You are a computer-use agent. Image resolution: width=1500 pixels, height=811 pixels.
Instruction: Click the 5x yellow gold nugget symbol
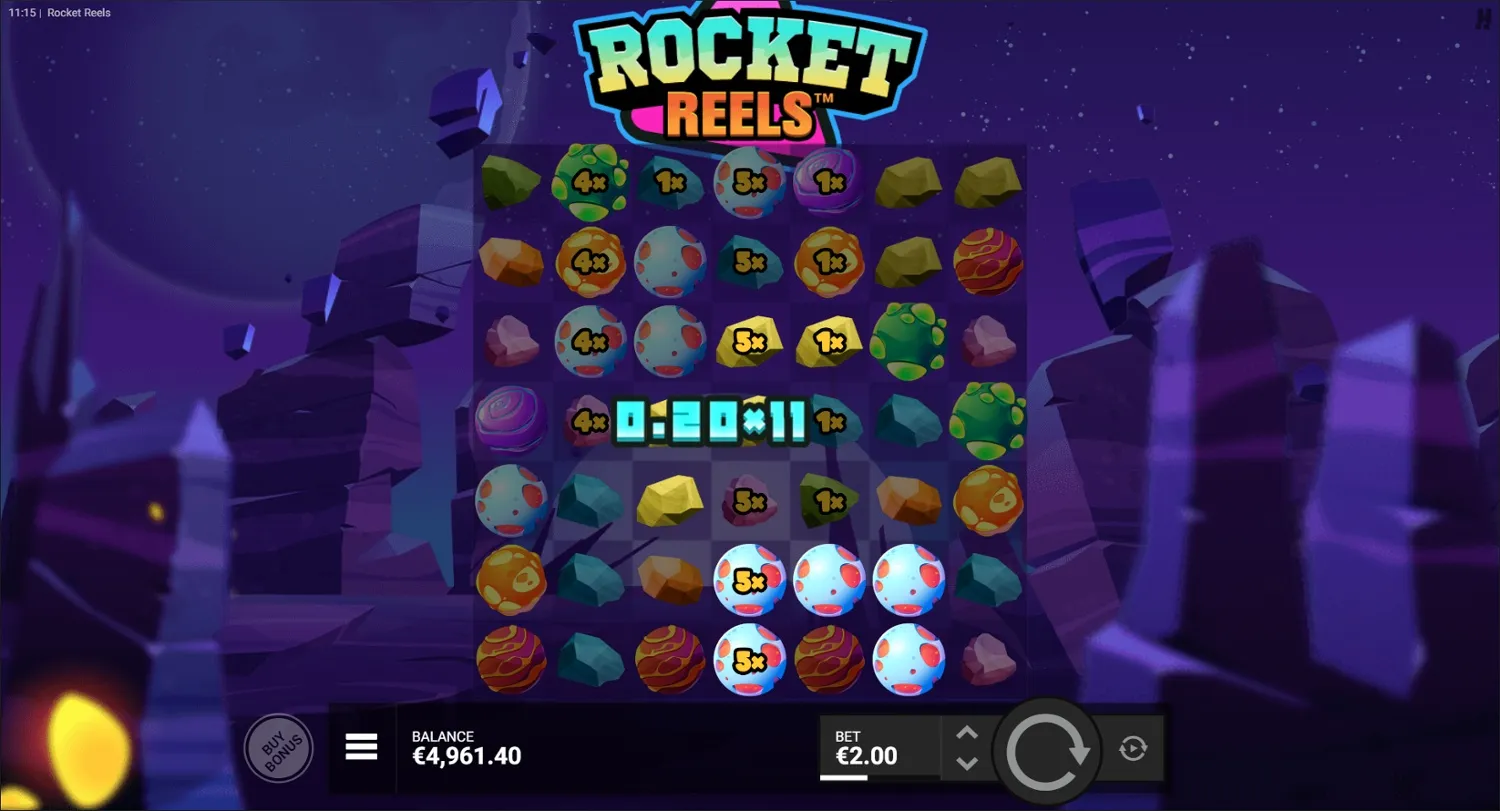point(750,340)
